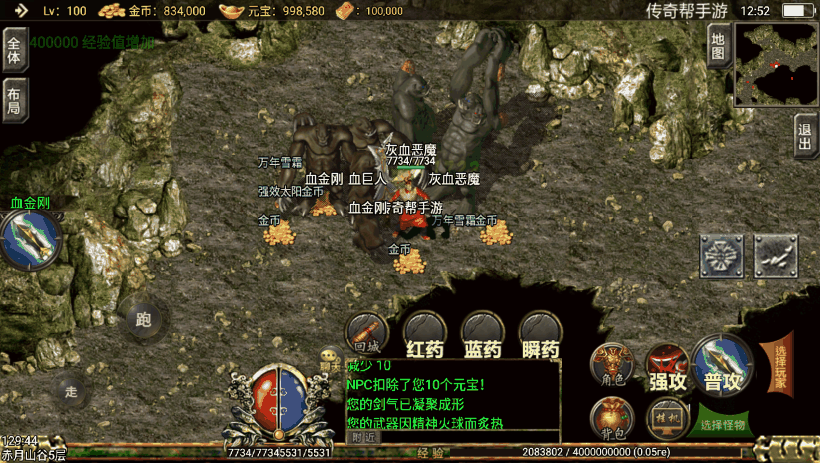
Task: Open the 背包 backpack
Action: (x=612, y=418)
